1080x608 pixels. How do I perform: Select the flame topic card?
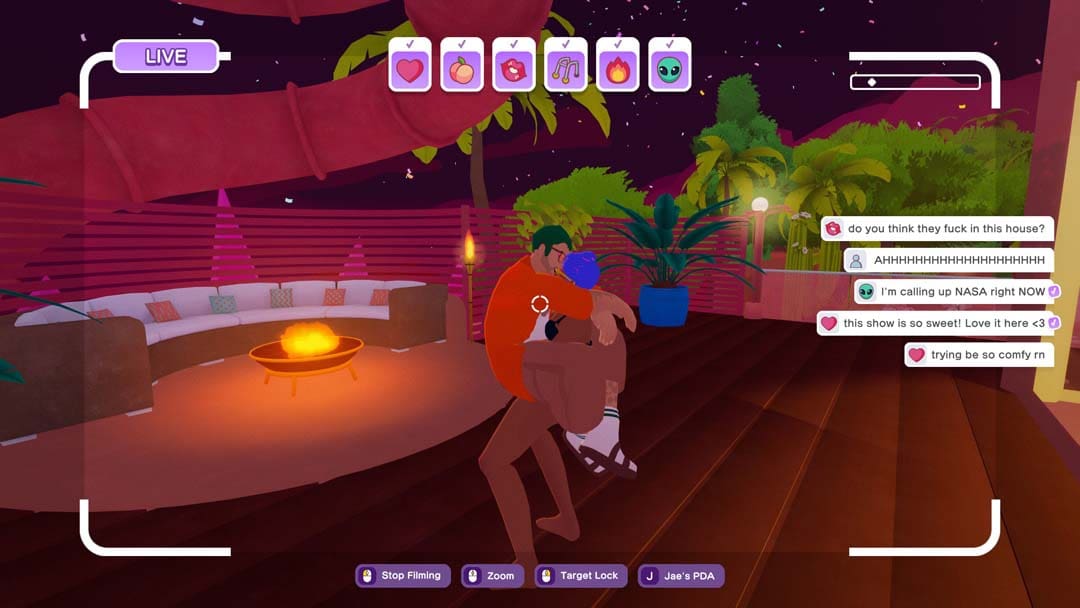point(618,68)
